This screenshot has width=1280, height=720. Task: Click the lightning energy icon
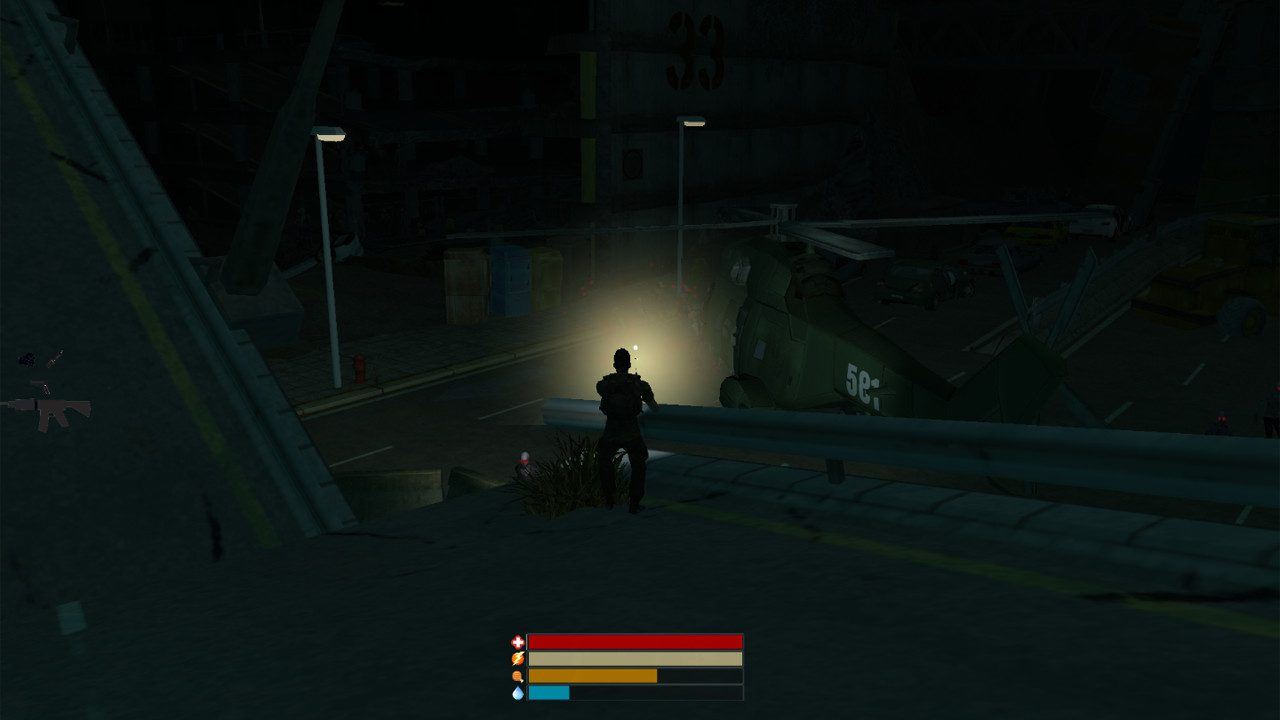518,658
